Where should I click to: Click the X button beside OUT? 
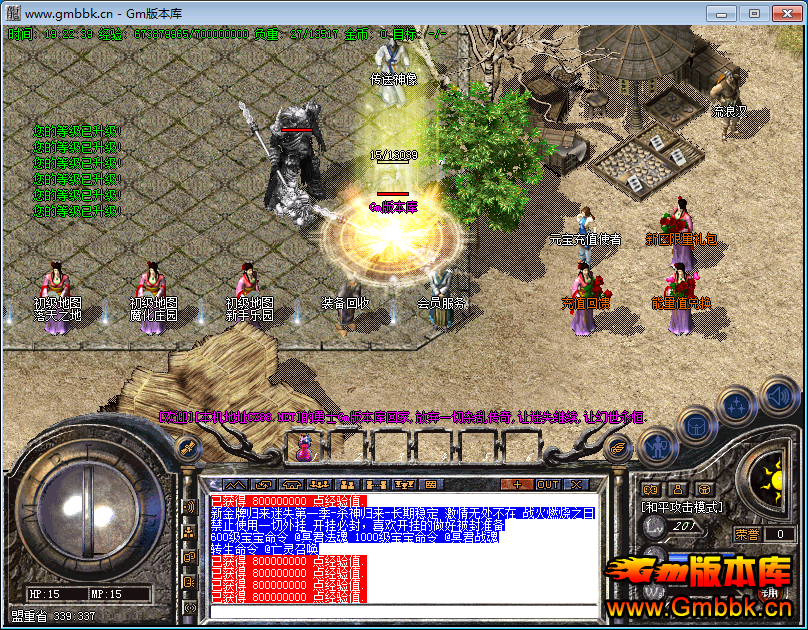click(577, 484)
